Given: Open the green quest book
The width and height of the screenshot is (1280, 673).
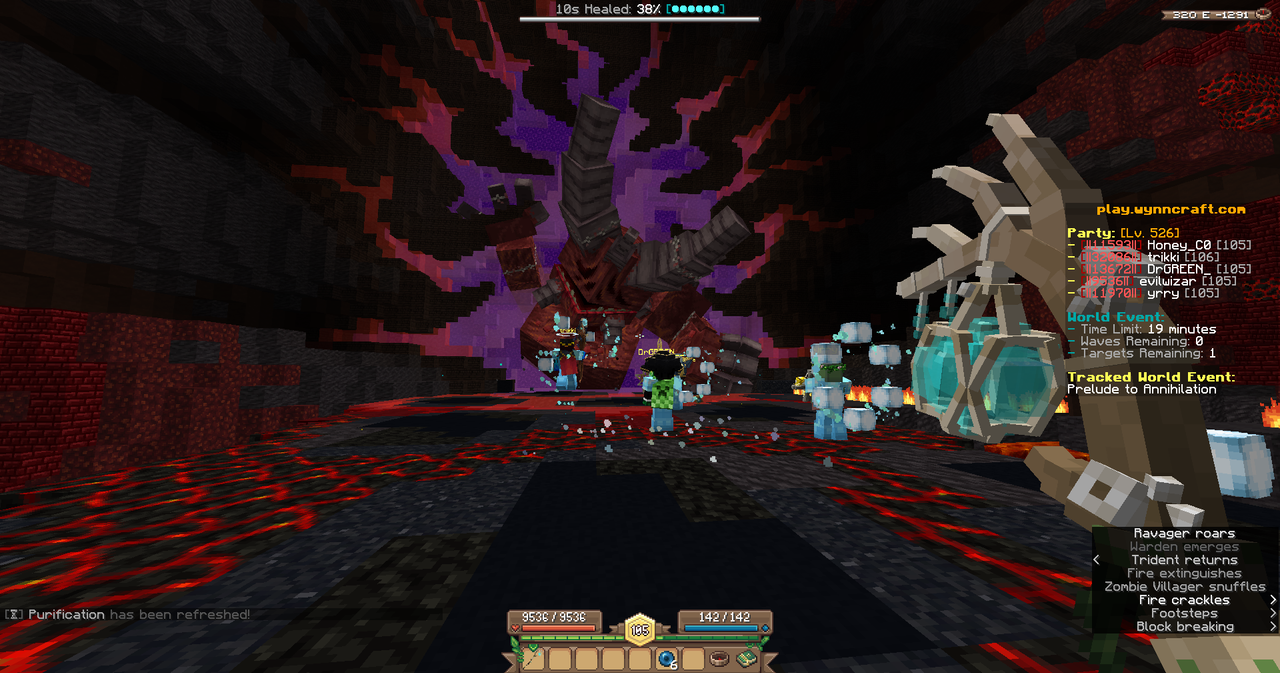Looking at the screenshot, I should pos(746,659).
